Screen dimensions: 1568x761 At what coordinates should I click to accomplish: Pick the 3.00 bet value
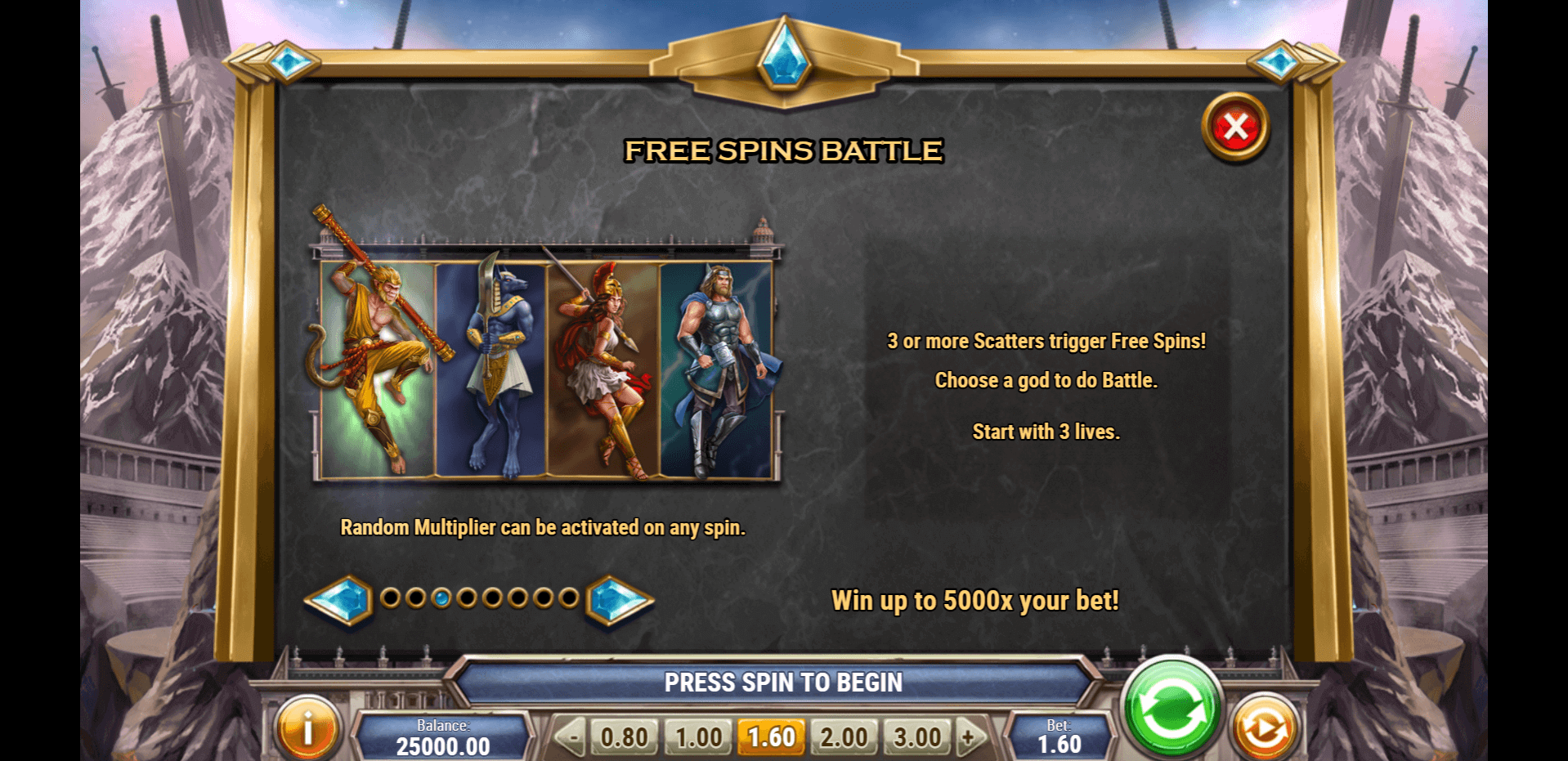pos(917,737)
